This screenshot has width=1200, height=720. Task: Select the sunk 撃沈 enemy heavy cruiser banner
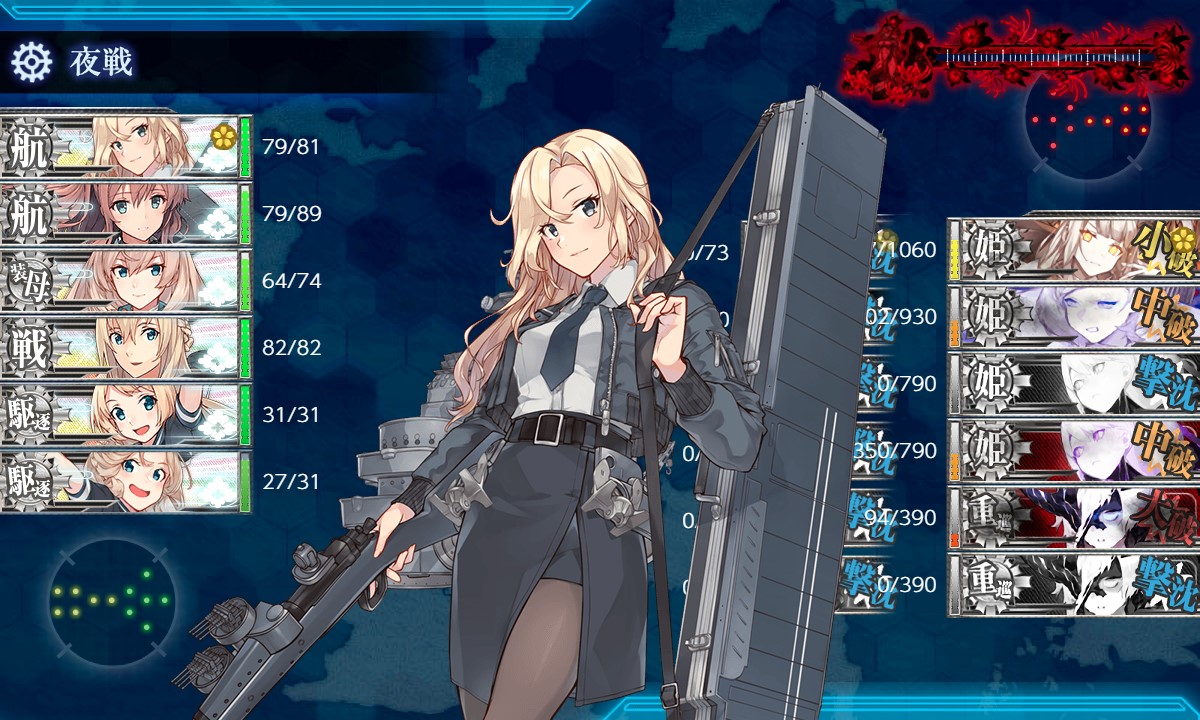1074,584
